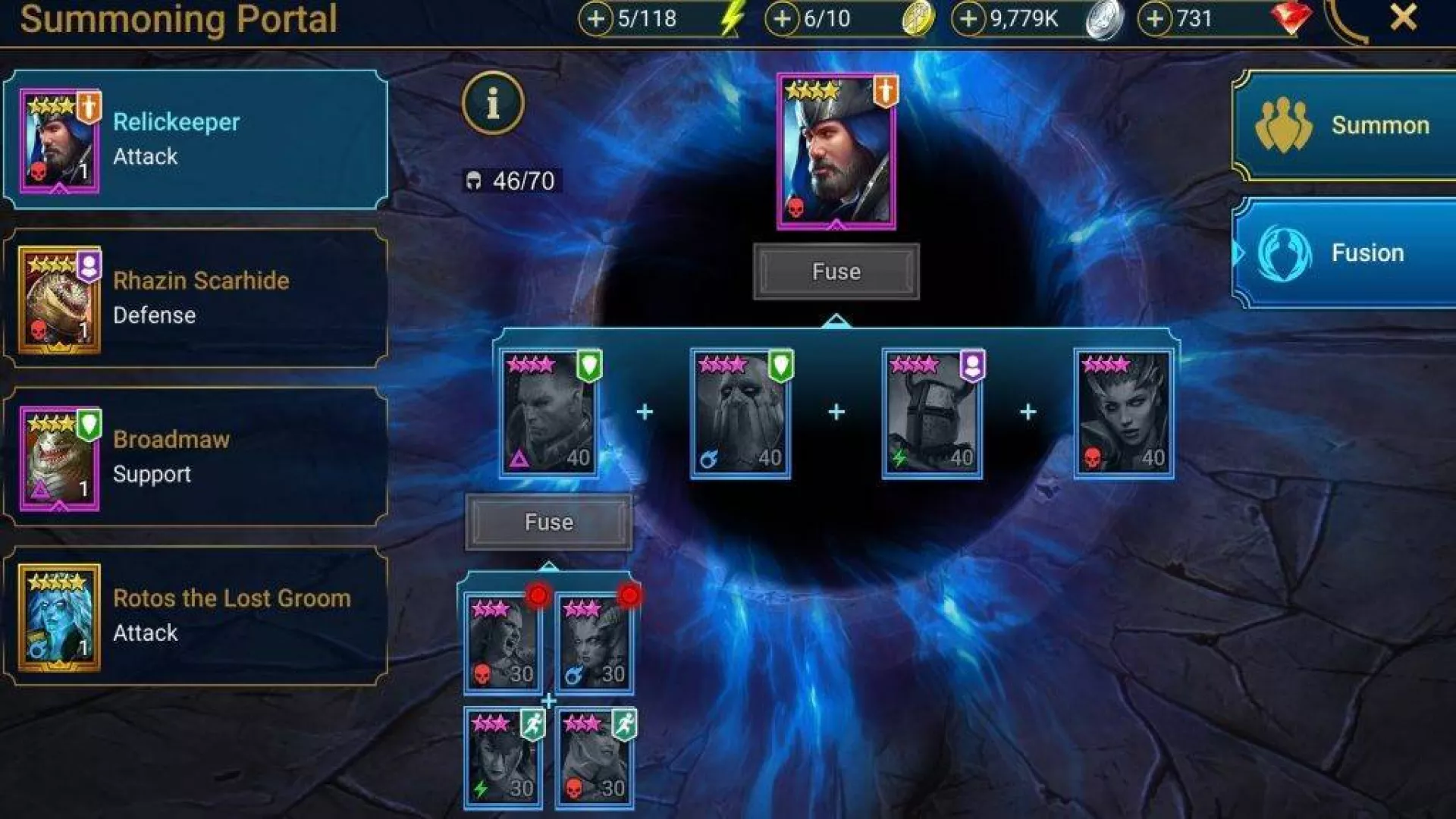The image size is (1456, 819).
Task: Choose the masked face level 40 ingredient
Action: (x=740, y=413)
